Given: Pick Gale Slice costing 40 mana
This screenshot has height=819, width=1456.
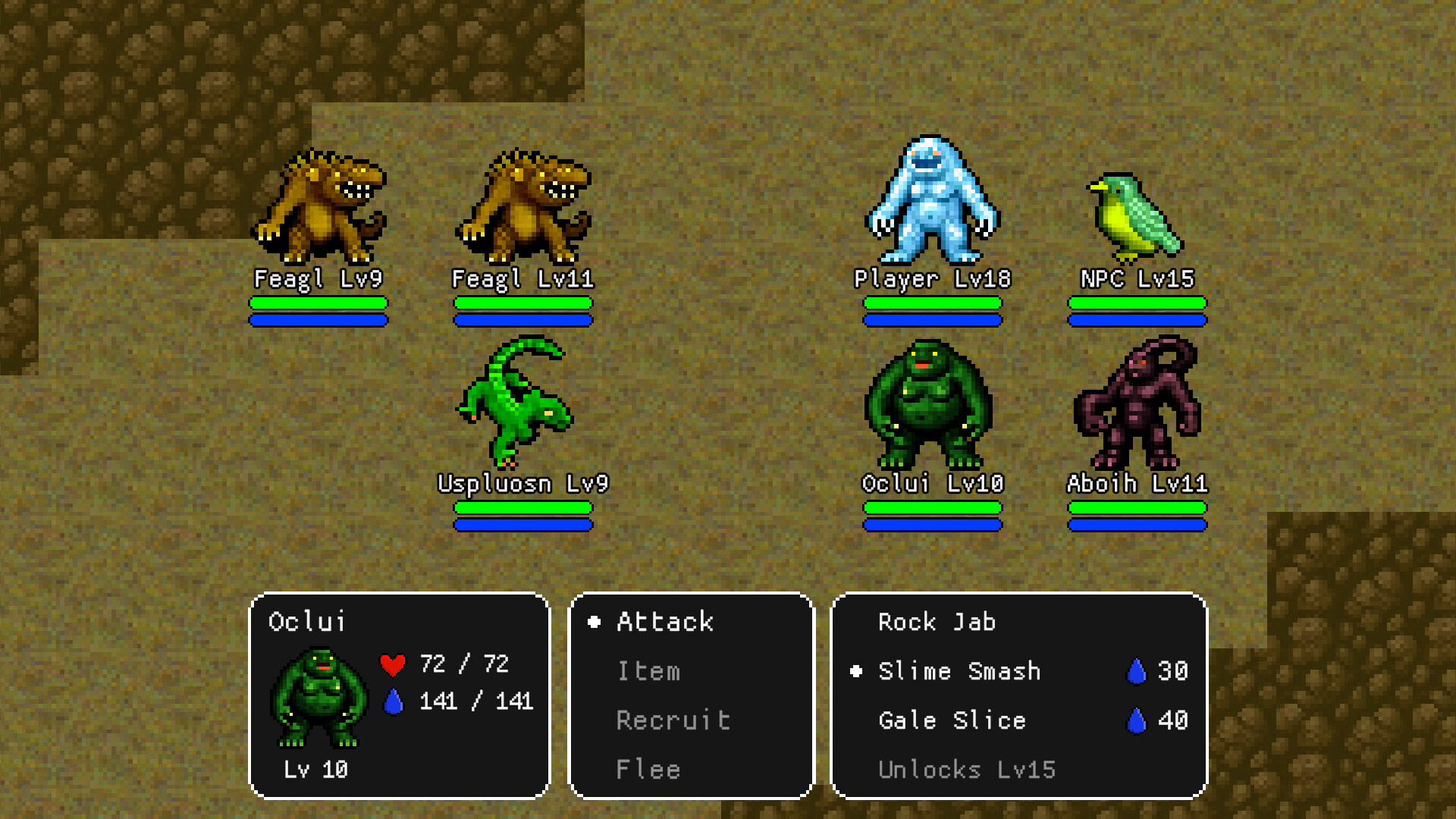Looking at the screenshot, I should (x=952, y=720).
